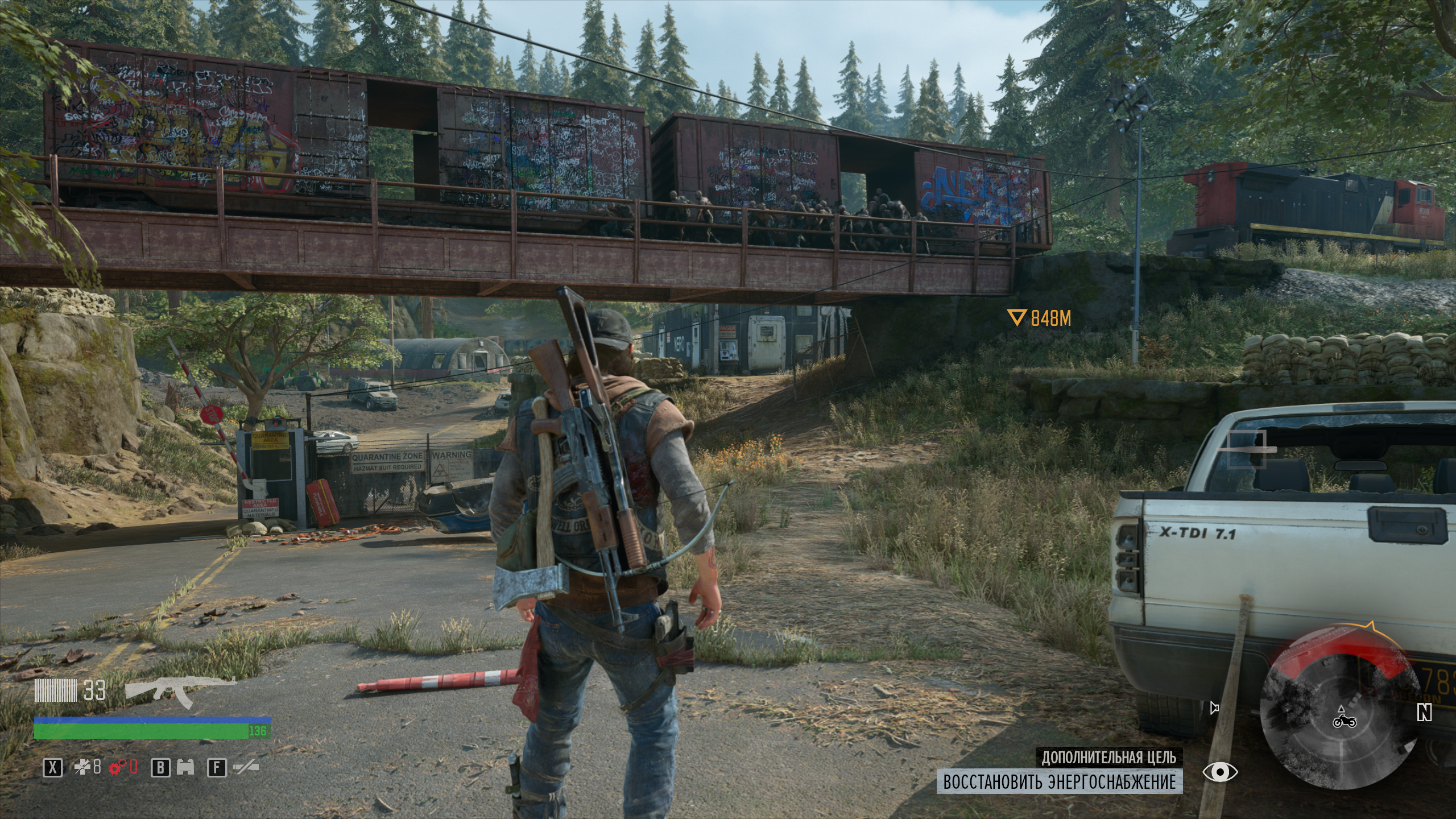This screenshot has width=1456, height=819.
Task: Select the AK rifle weapon icon
Action: coord(180,692)
